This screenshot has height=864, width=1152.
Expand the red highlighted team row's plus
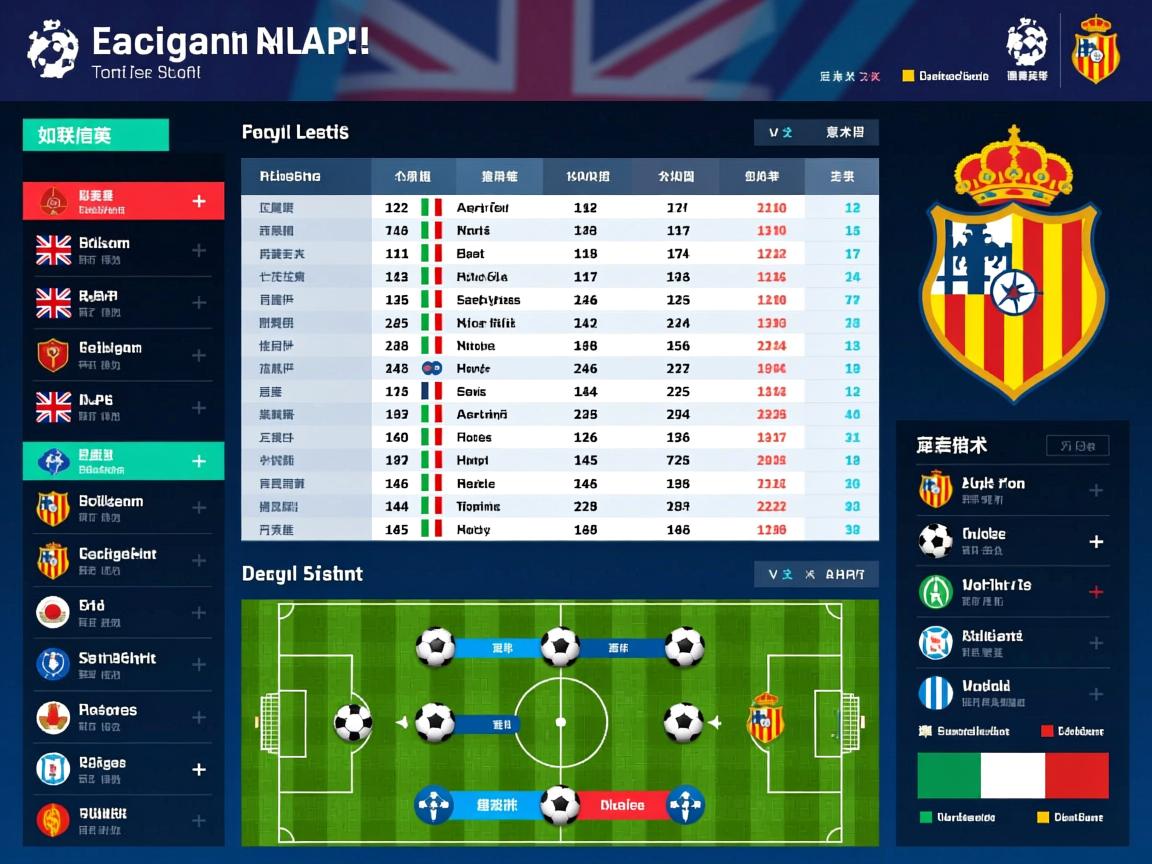(199, 201)
